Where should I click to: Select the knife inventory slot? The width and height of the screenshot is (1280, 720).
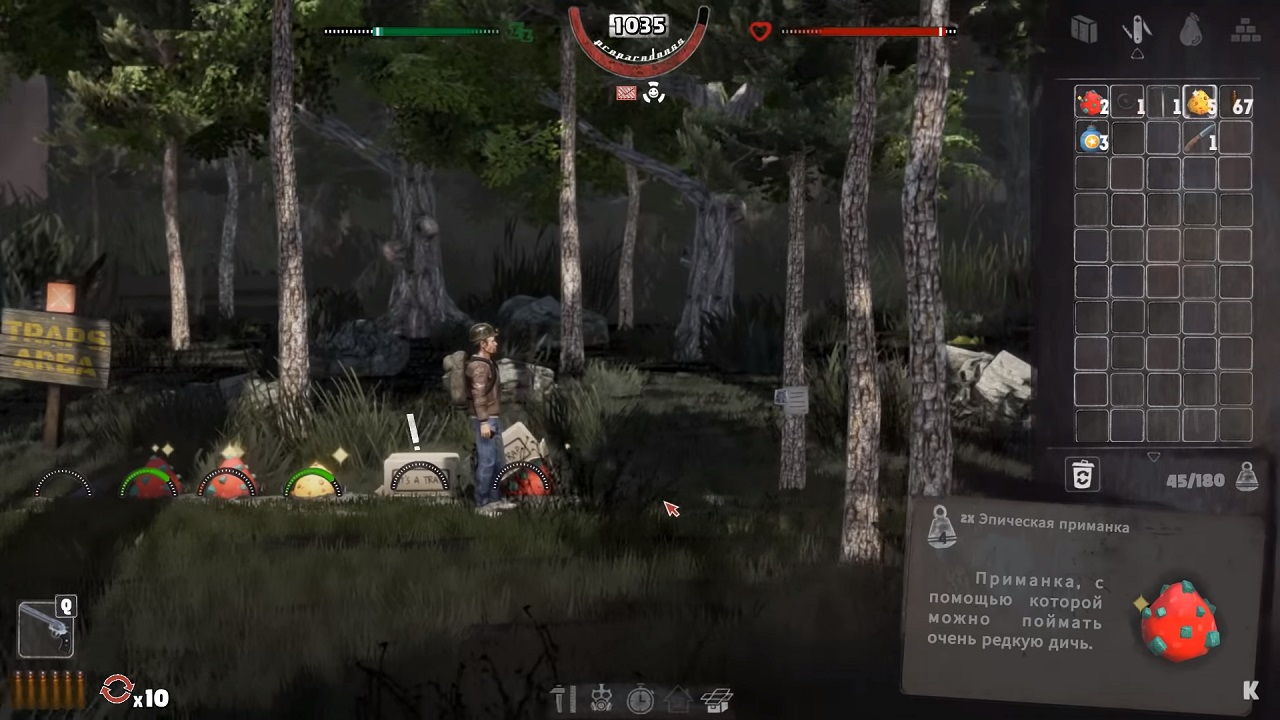click(x=1199, y=138)
